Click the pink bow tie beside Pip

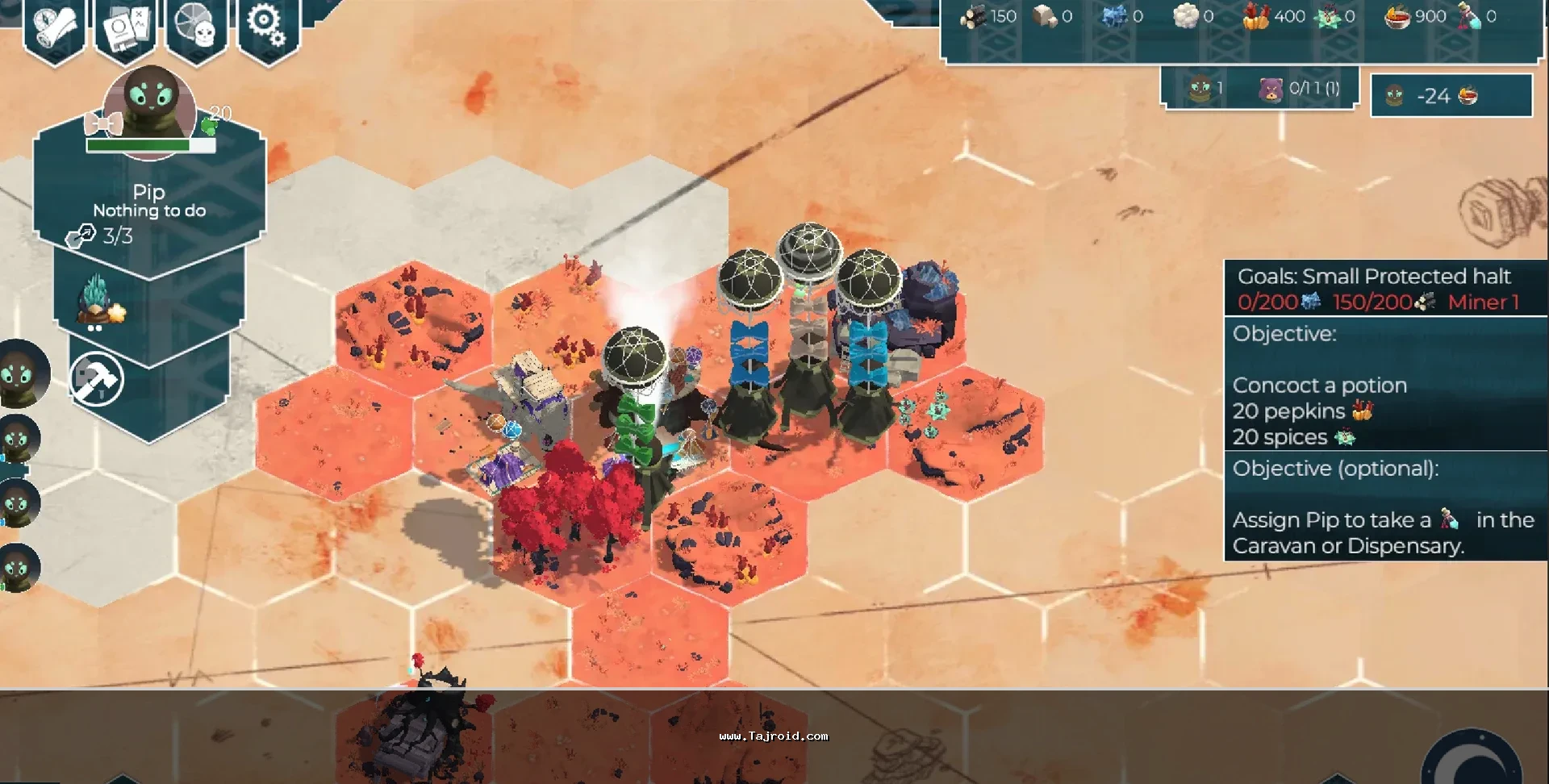tap(103, 125)
